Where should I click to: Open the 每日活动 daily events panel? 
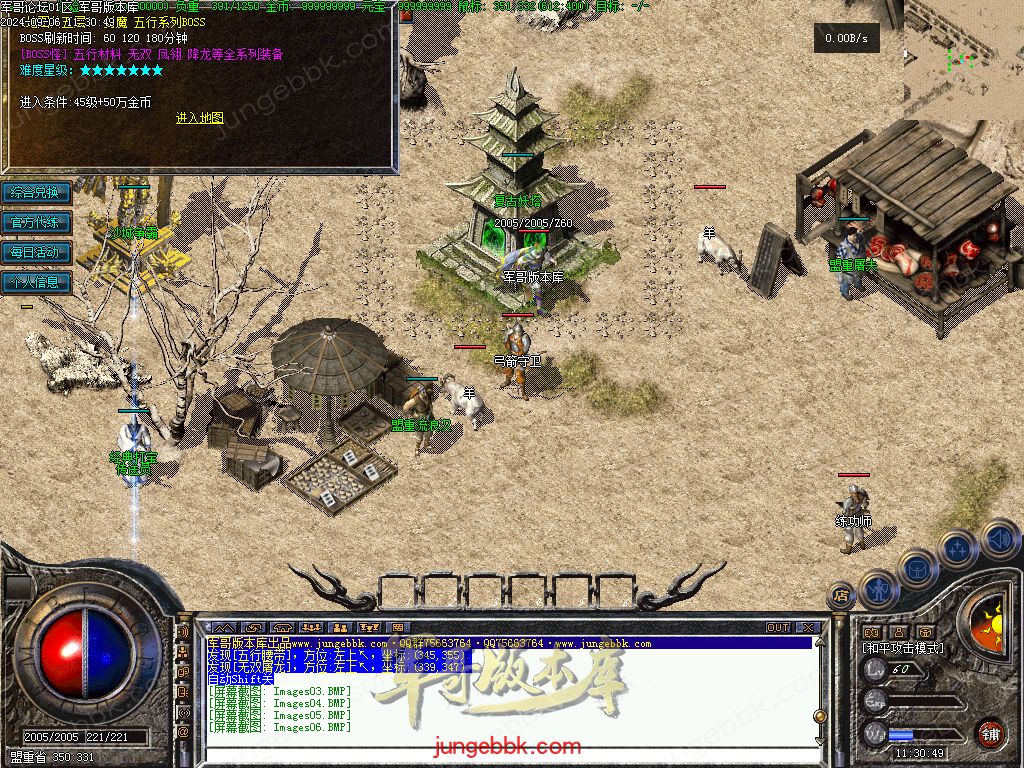click(36, 252)
